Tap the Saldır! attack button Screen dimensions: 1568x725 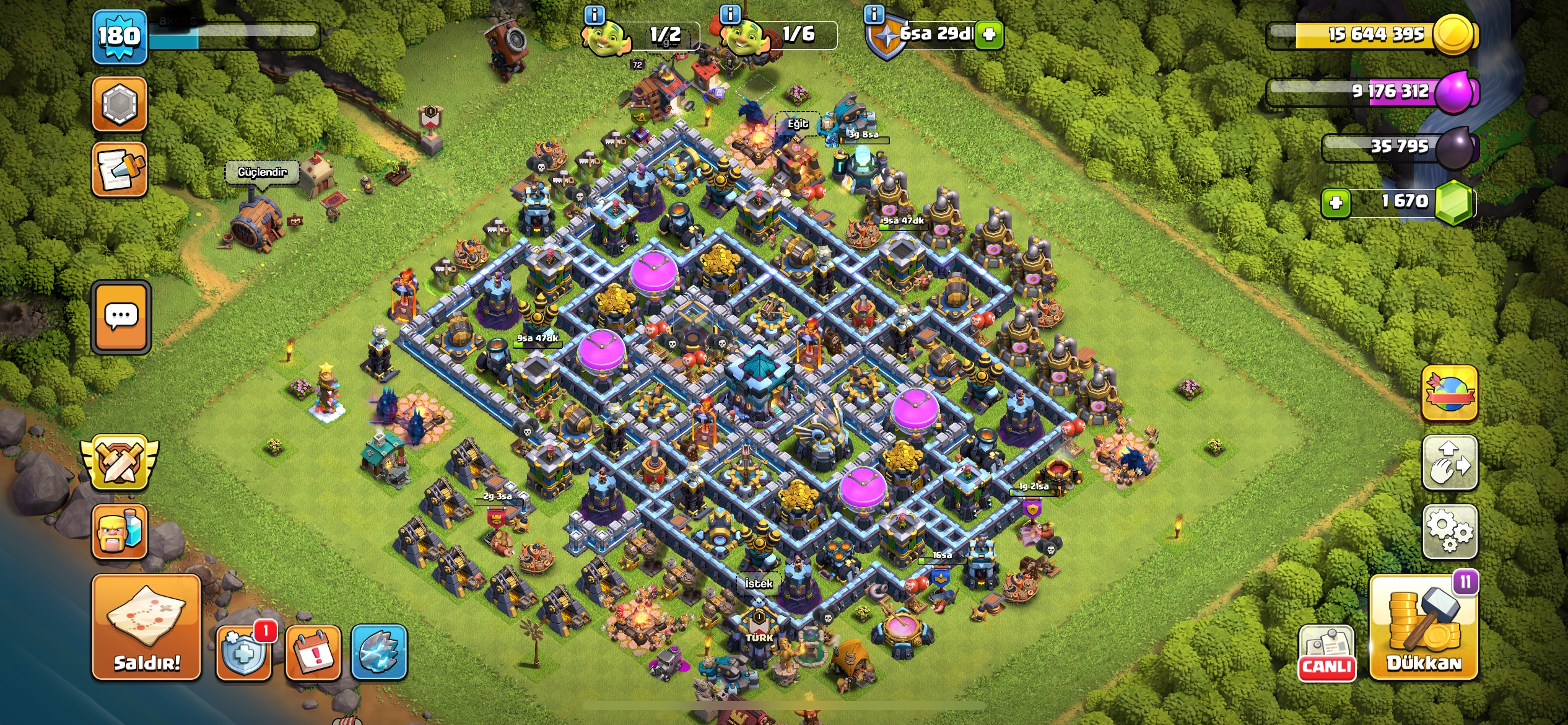[x=147, y=627]
